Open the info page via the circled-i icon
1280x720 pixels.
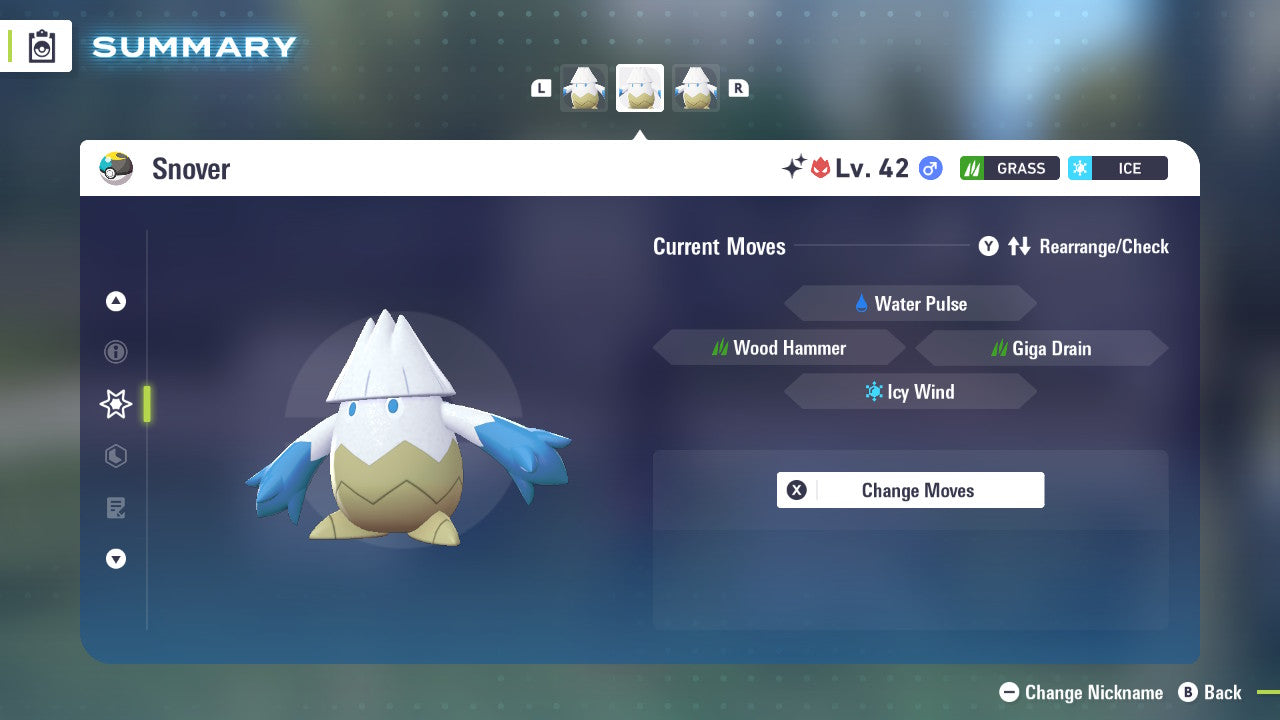[115, 352]
